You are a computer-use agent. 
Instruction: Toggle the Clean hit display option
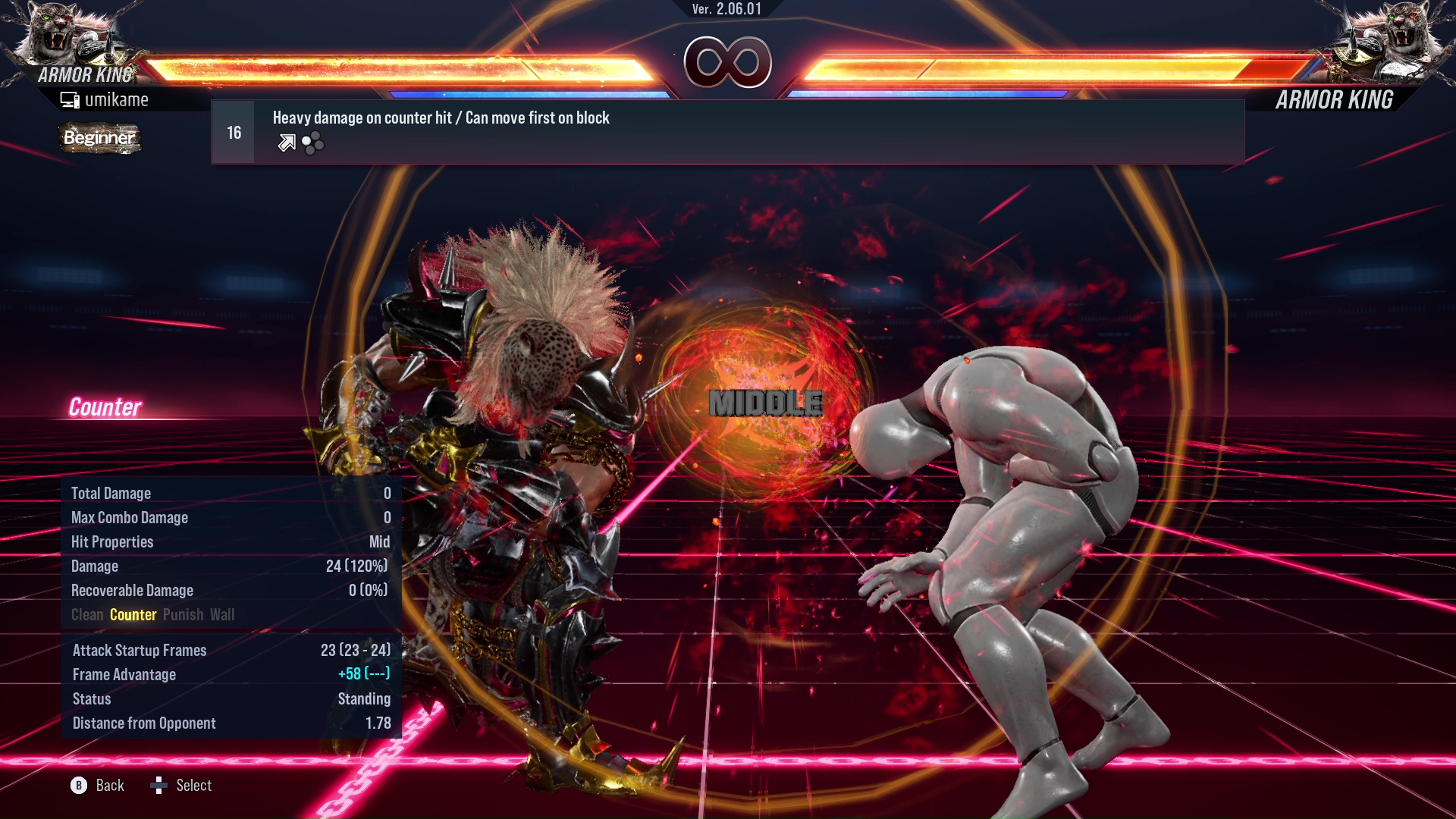[86, 614]
